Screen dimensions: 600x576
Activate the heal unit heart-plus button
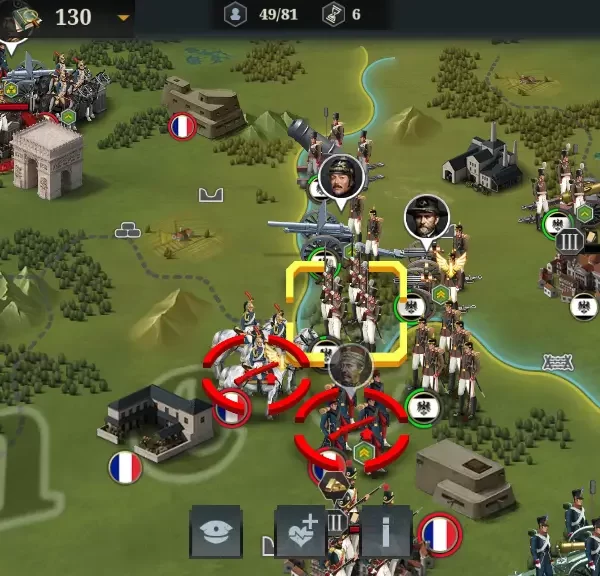[x=301, y=530]
